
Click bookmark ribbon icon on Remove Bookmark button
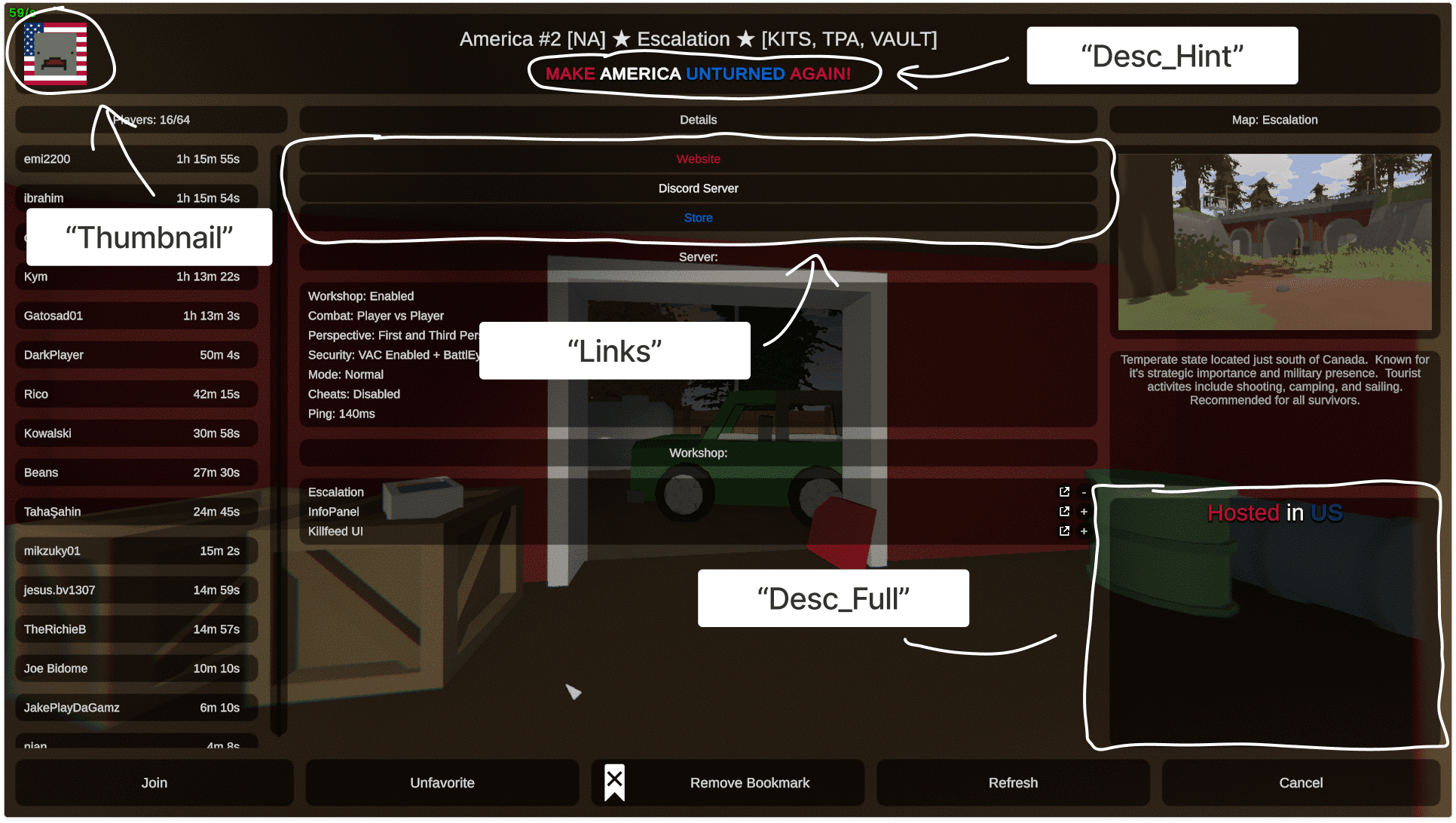click(614, 782)
